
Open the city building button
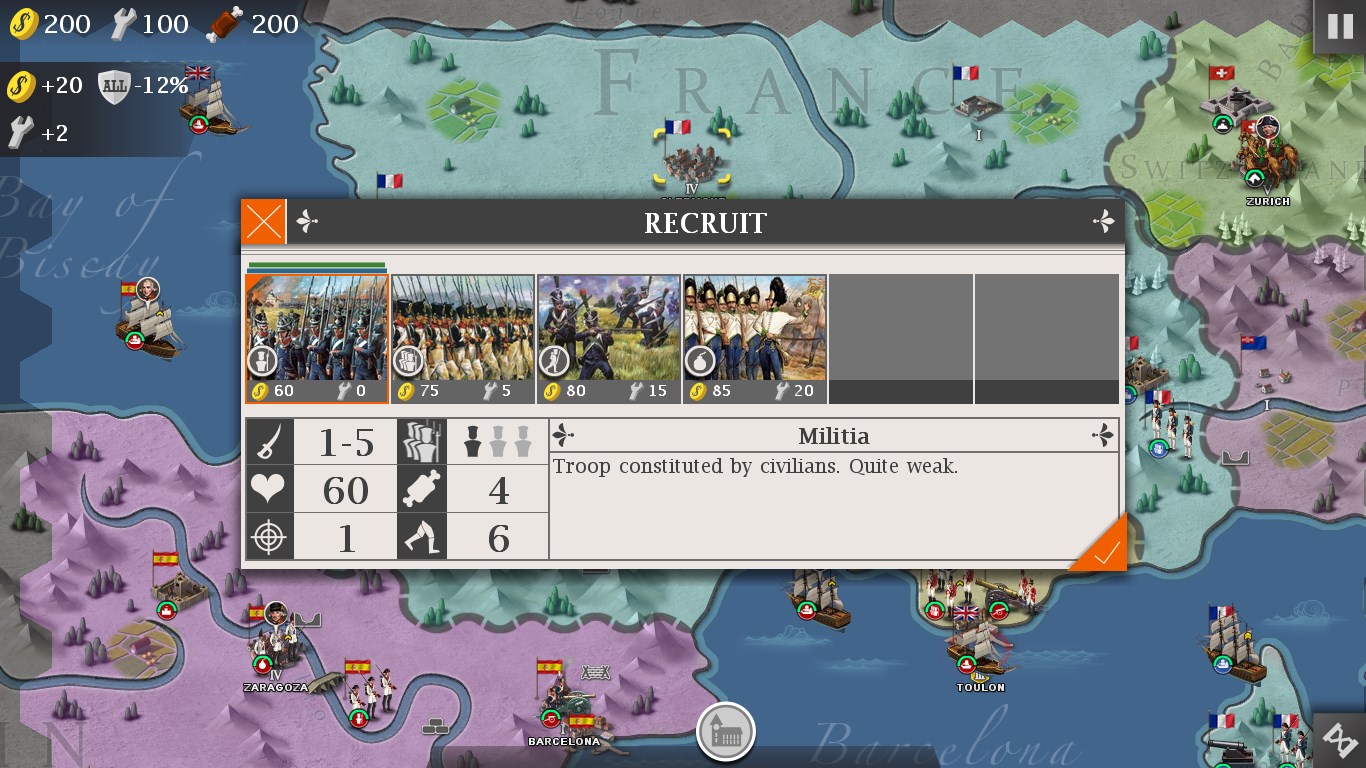pyautogui.click(x=725, y=732)
